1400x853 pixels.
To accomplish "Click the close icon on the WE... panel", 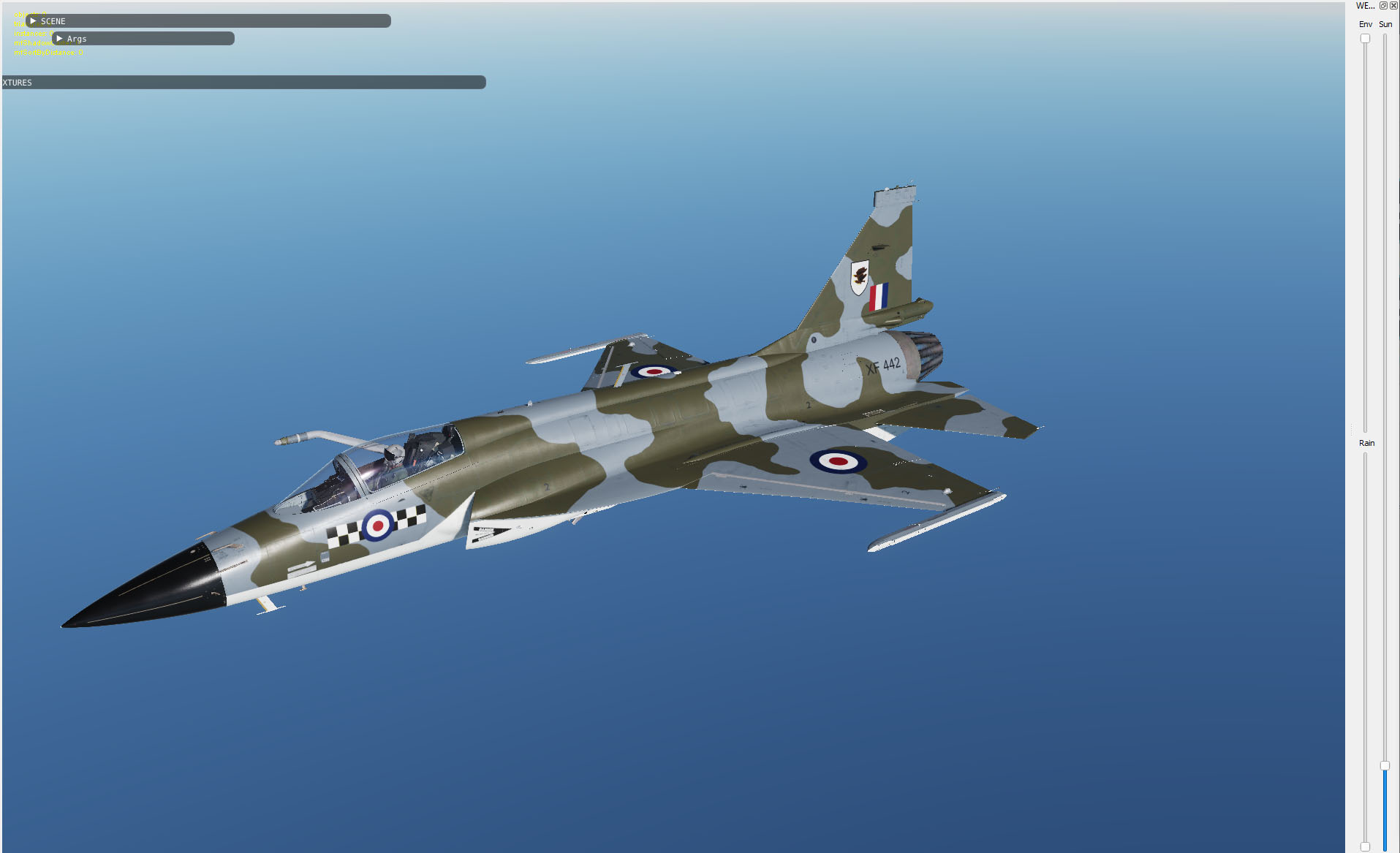I will coord(1394,6).
